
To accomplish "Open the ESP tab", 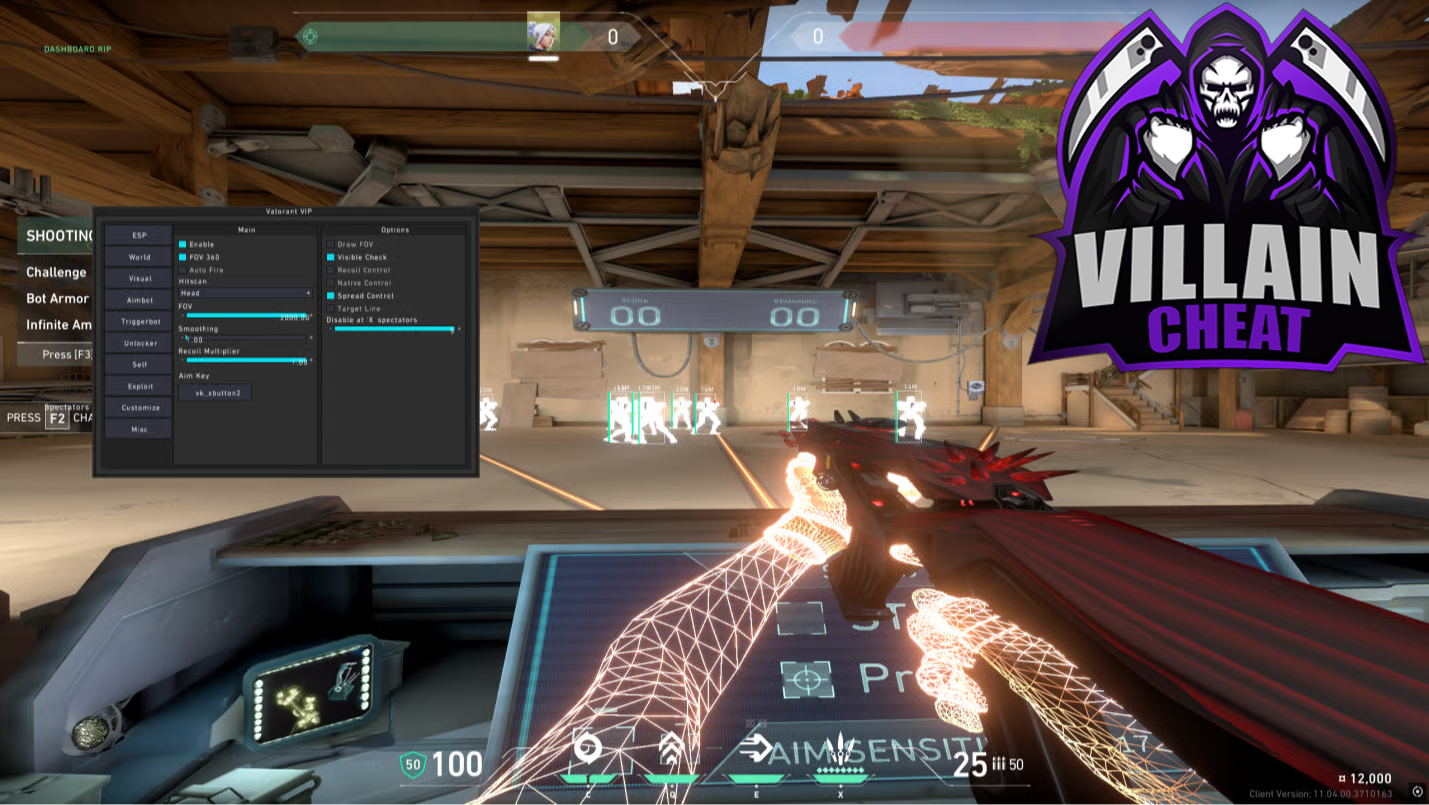I will pos(139,235).
